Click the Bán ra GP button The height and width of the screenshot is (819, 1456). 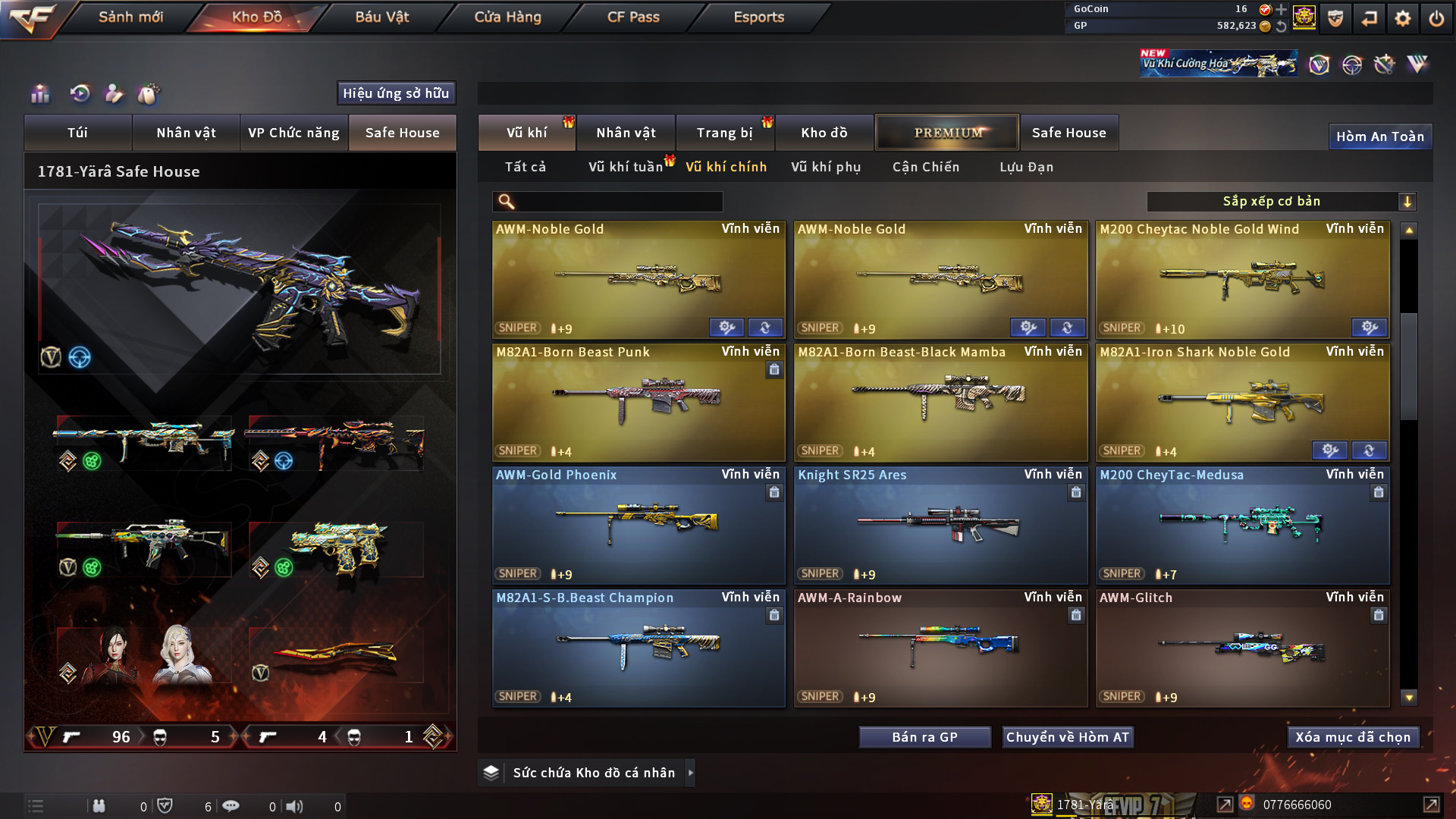(x=924, y=737)
